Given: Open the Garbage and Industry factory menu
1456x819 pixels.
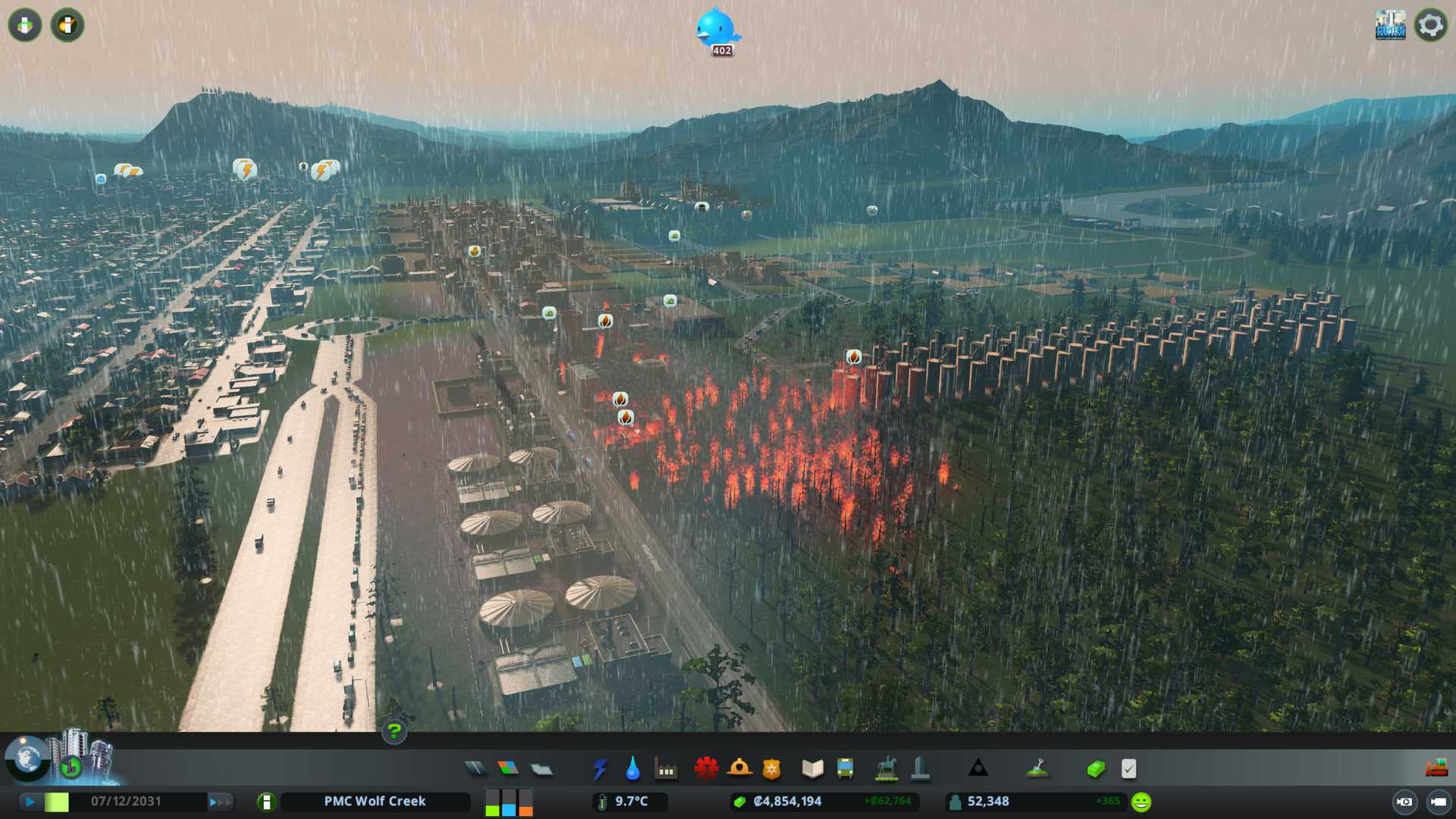Looking at the screenshot, I should [666, 770].
